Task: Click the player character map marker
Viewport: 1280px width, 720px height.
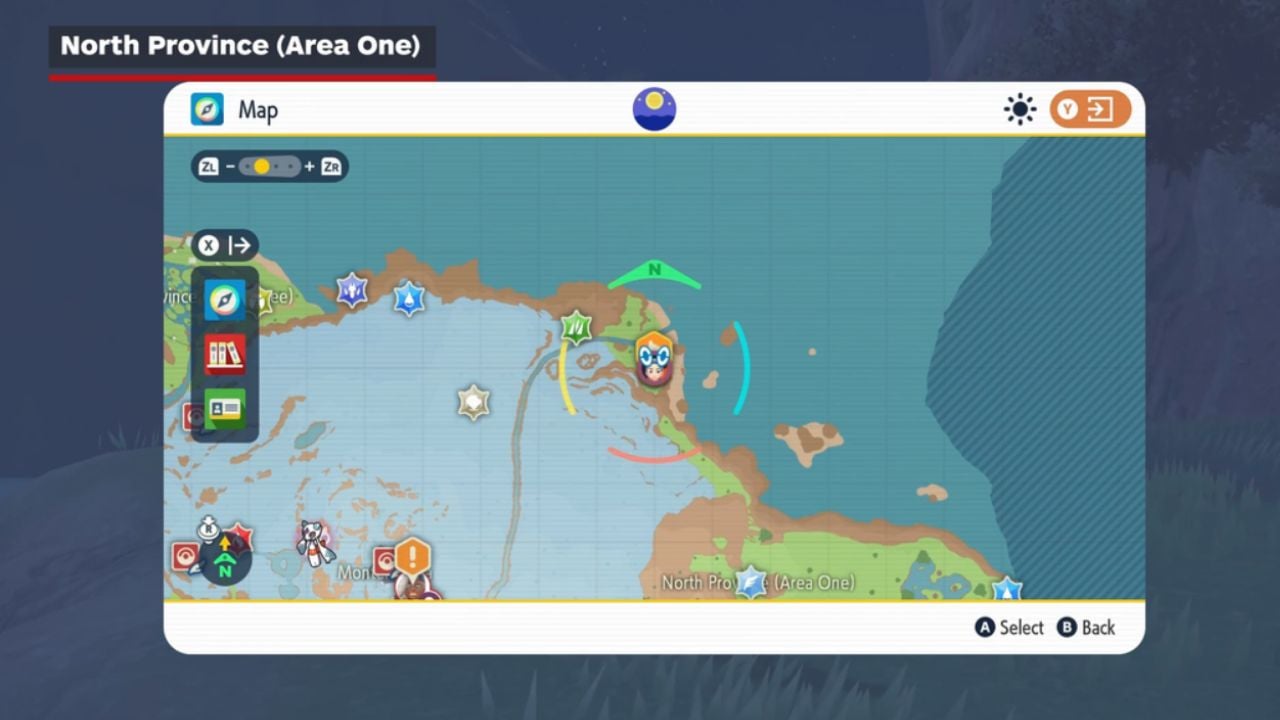Action: pyautogui.click(x=654, y=359)
